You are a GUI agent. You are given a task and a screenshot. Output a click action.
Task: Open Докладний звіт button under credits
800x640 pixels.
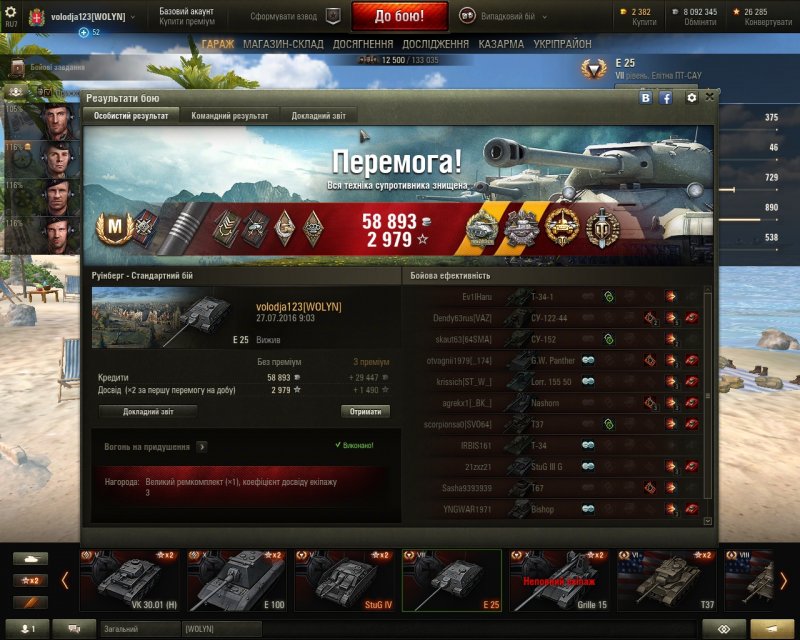click(147, 411)
